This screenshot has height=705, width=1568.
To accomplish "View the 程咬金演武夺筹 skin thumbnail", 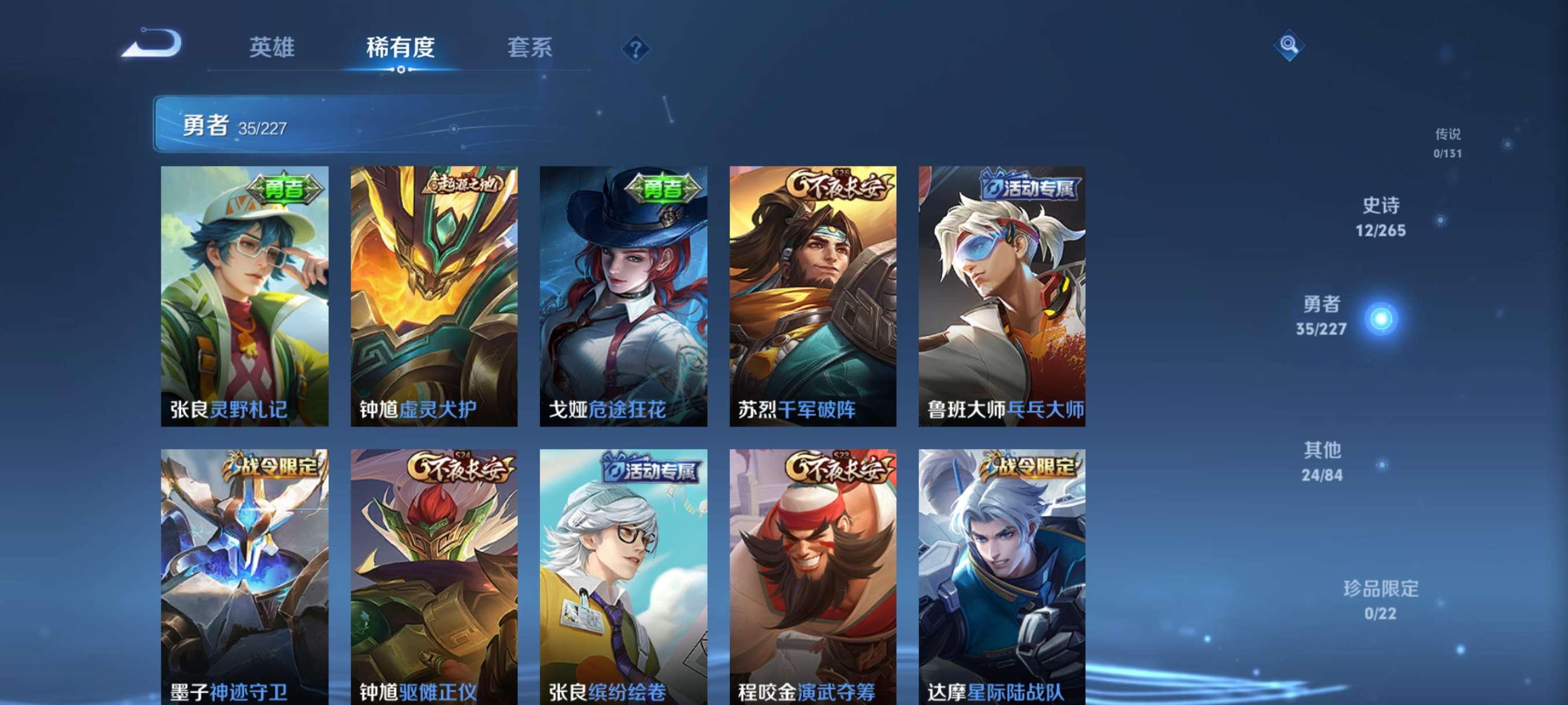I will point(812,578).
